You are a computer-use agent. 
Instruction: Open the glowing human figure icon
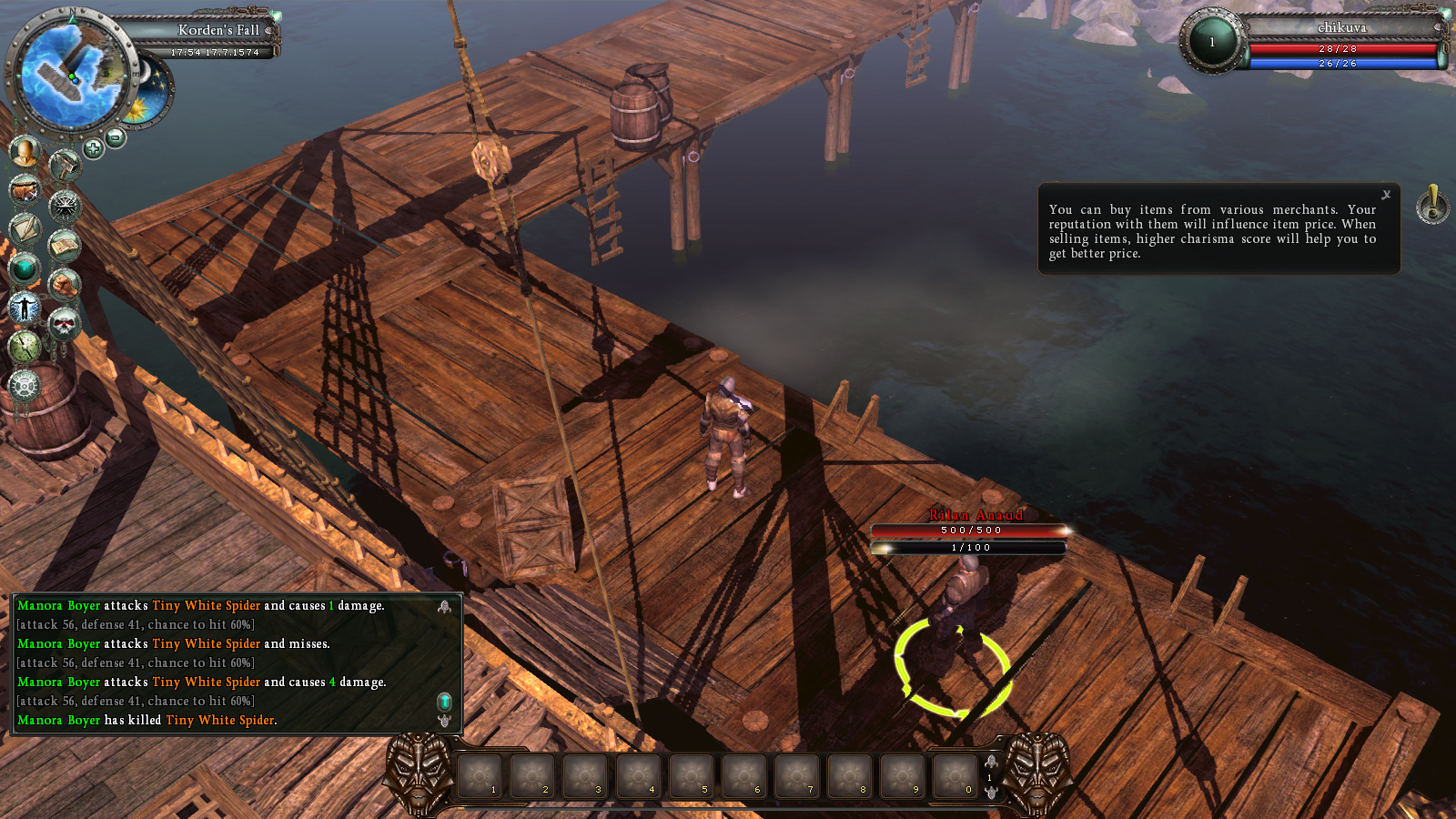click(25, 308)
